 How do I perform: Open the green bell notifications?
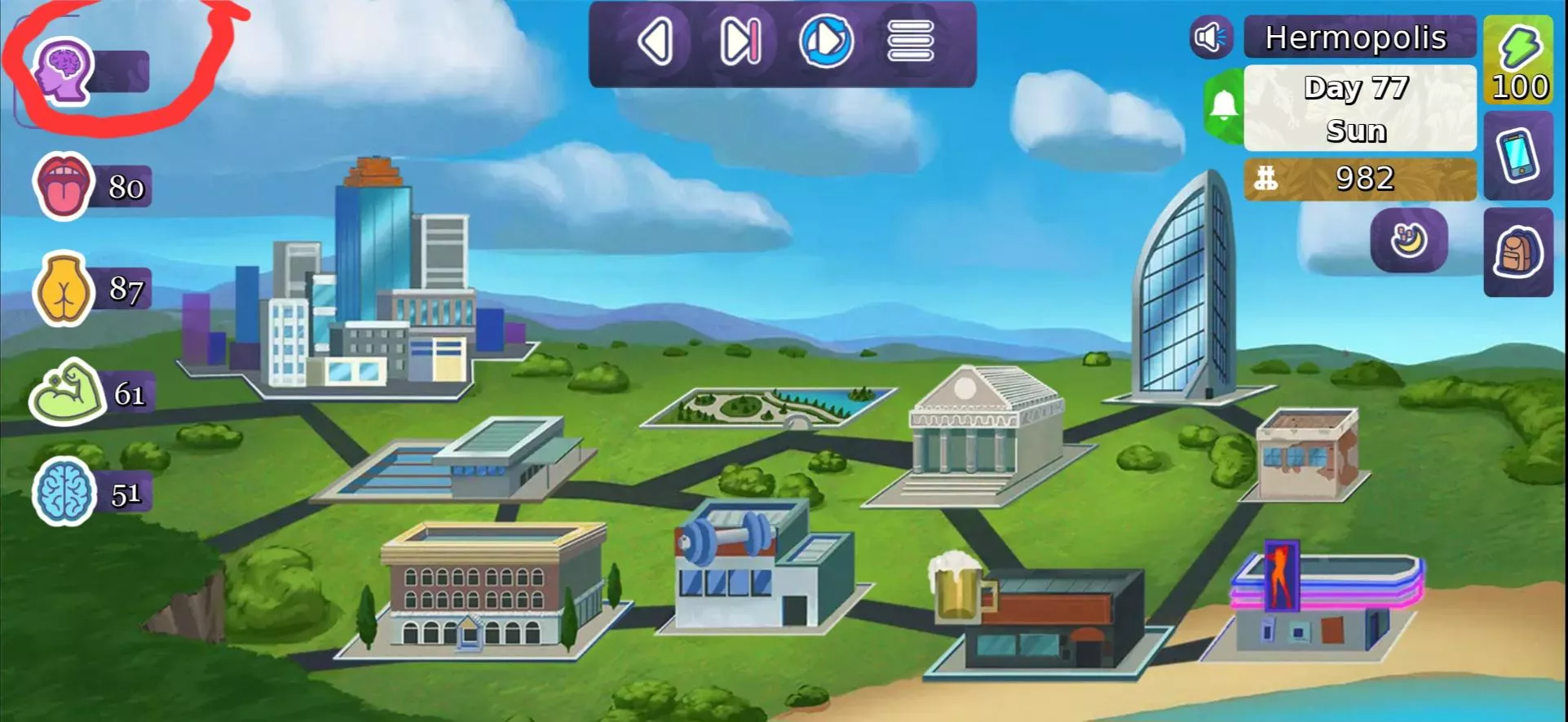point(1223,106)
